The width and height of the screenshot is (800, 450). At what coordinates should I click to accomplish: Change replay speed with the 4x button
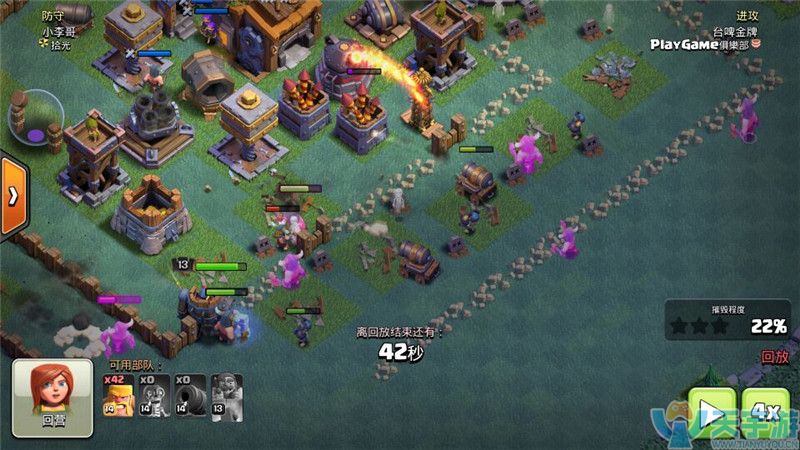pos(765,412)
